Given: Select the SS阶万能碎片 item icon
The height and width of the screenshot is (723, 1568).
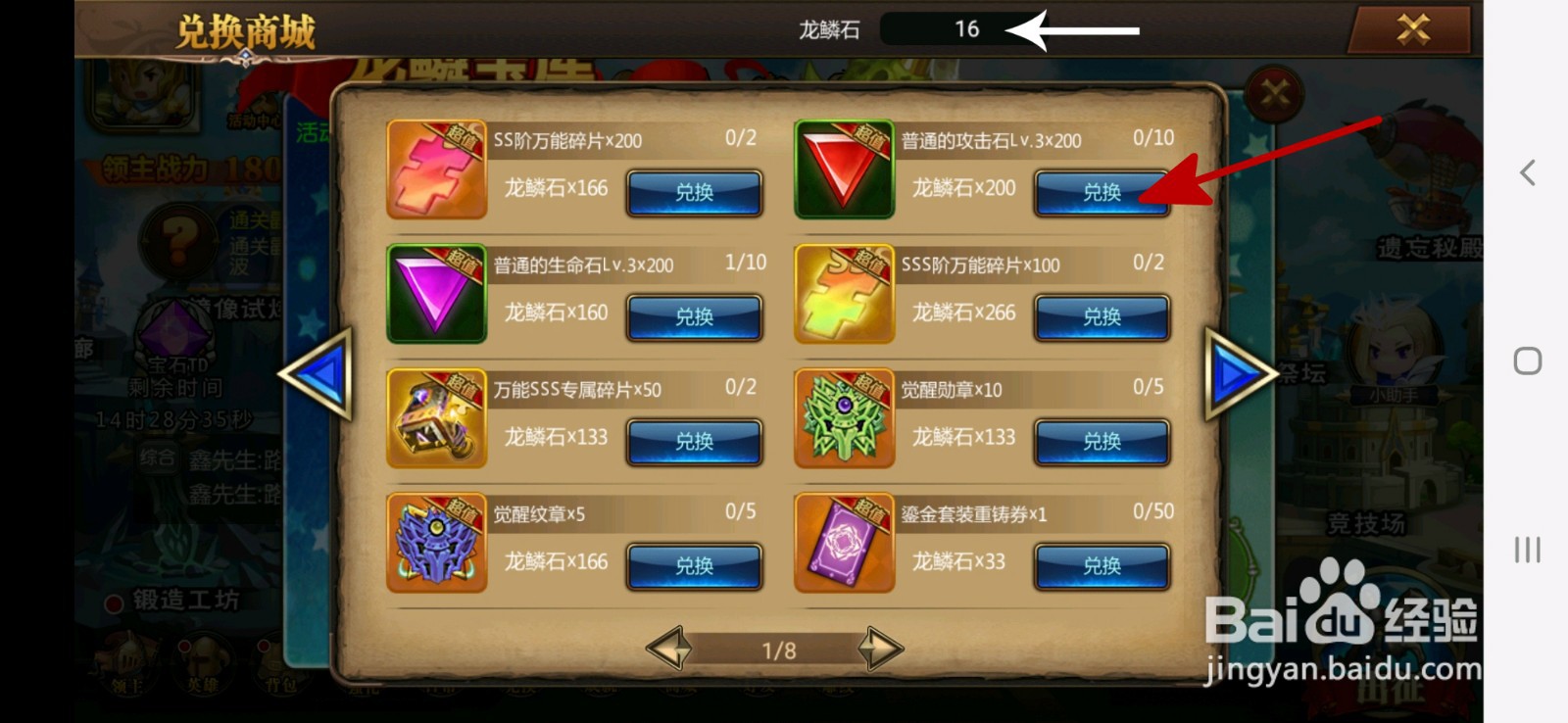Looking at the screenshot, I should pyautogui.click(x=437, y=169).
